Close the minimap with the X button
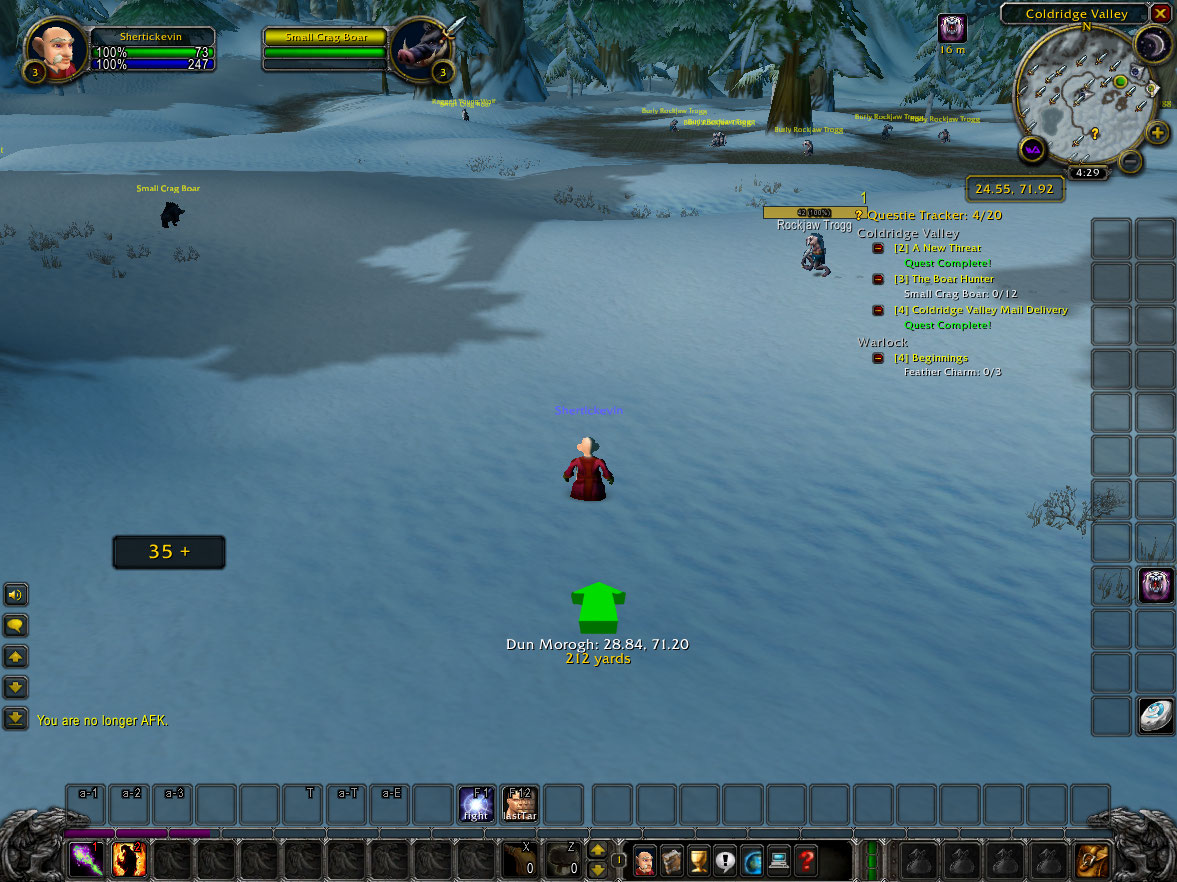 click(1160, 14)
